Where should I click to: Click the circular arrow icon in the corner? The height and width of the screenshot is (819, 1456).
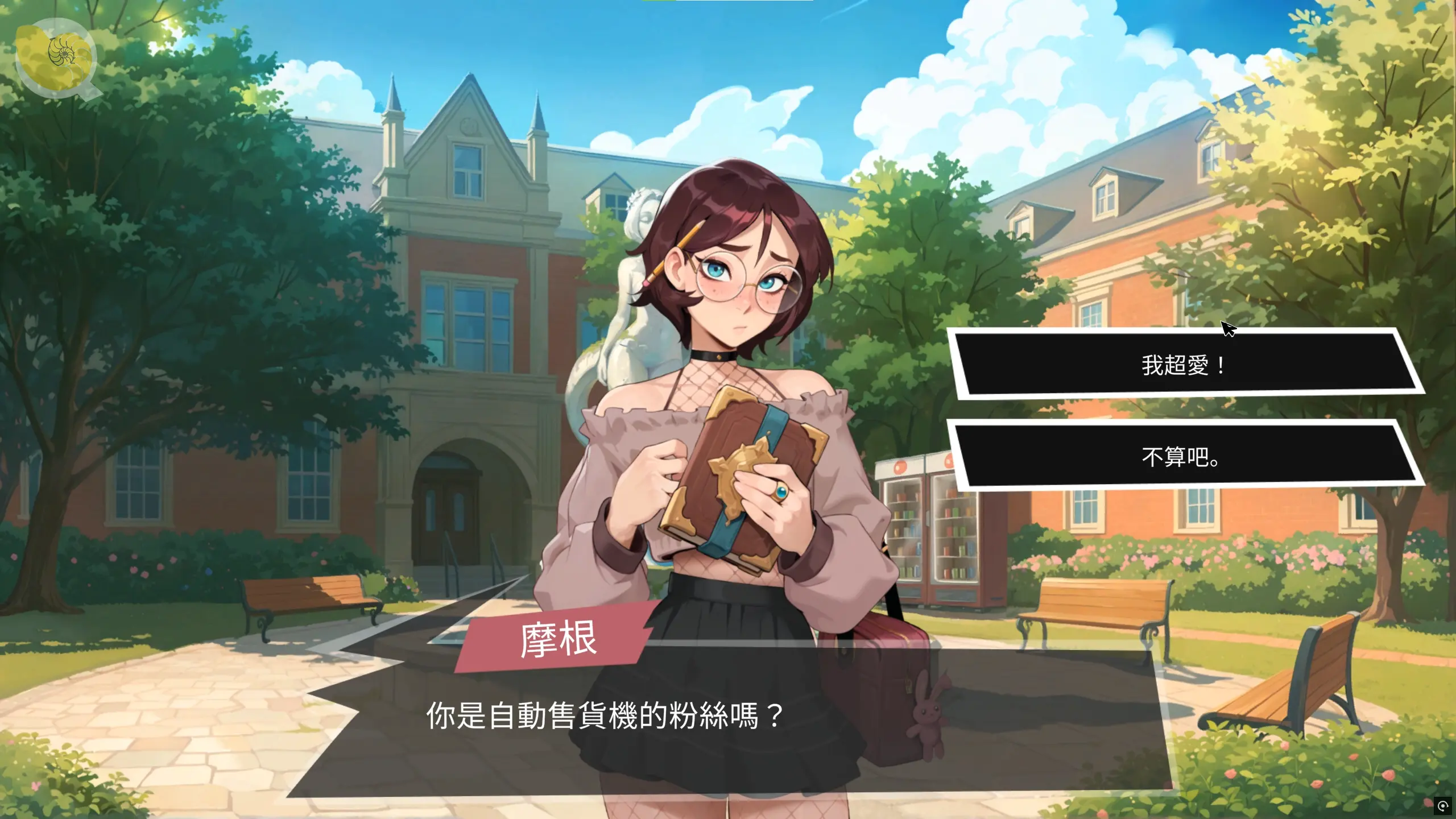coord(1442,805)
